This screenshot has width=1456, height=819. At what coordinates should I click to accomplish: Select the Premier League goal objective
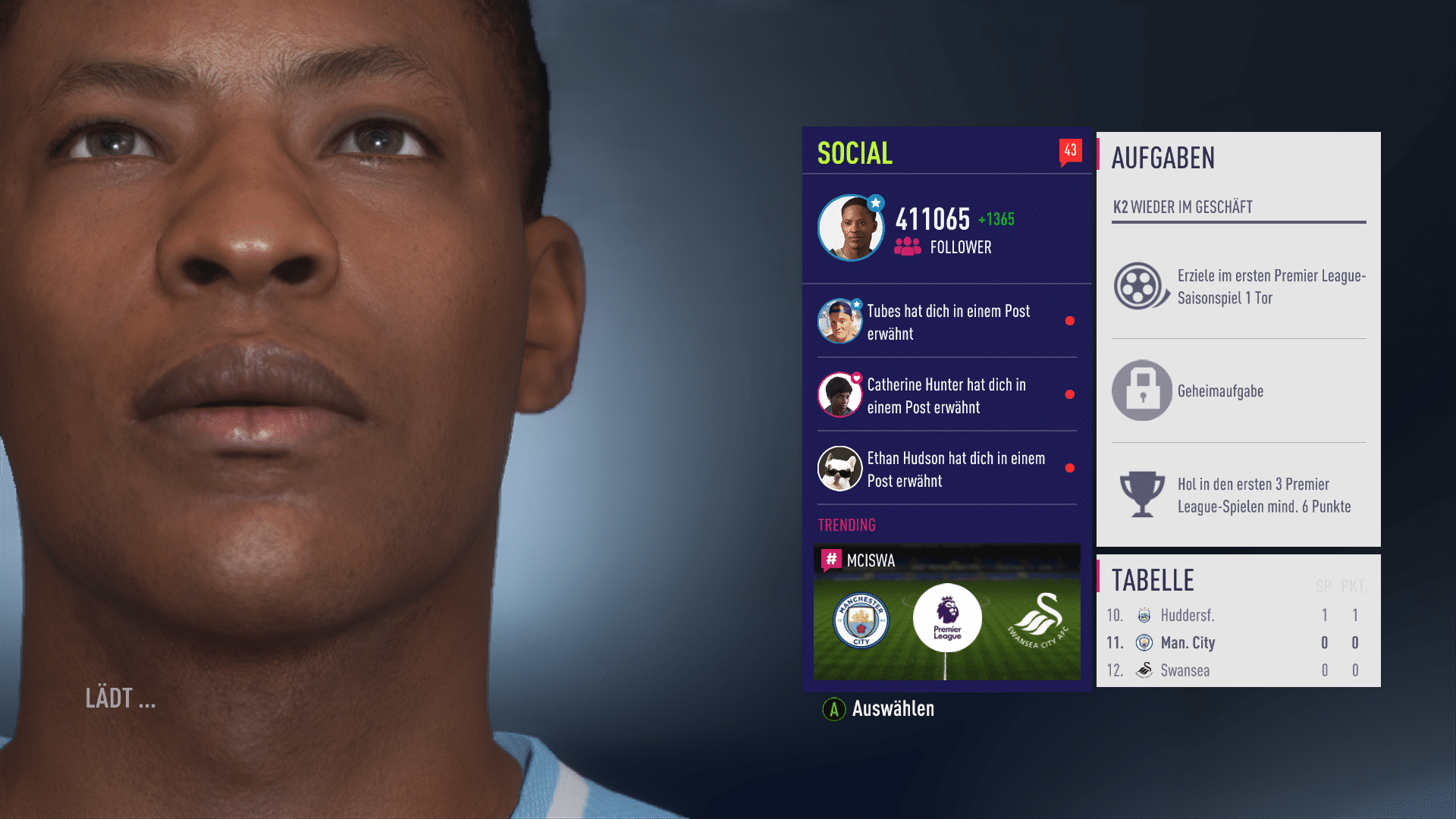coord(1238,287)
